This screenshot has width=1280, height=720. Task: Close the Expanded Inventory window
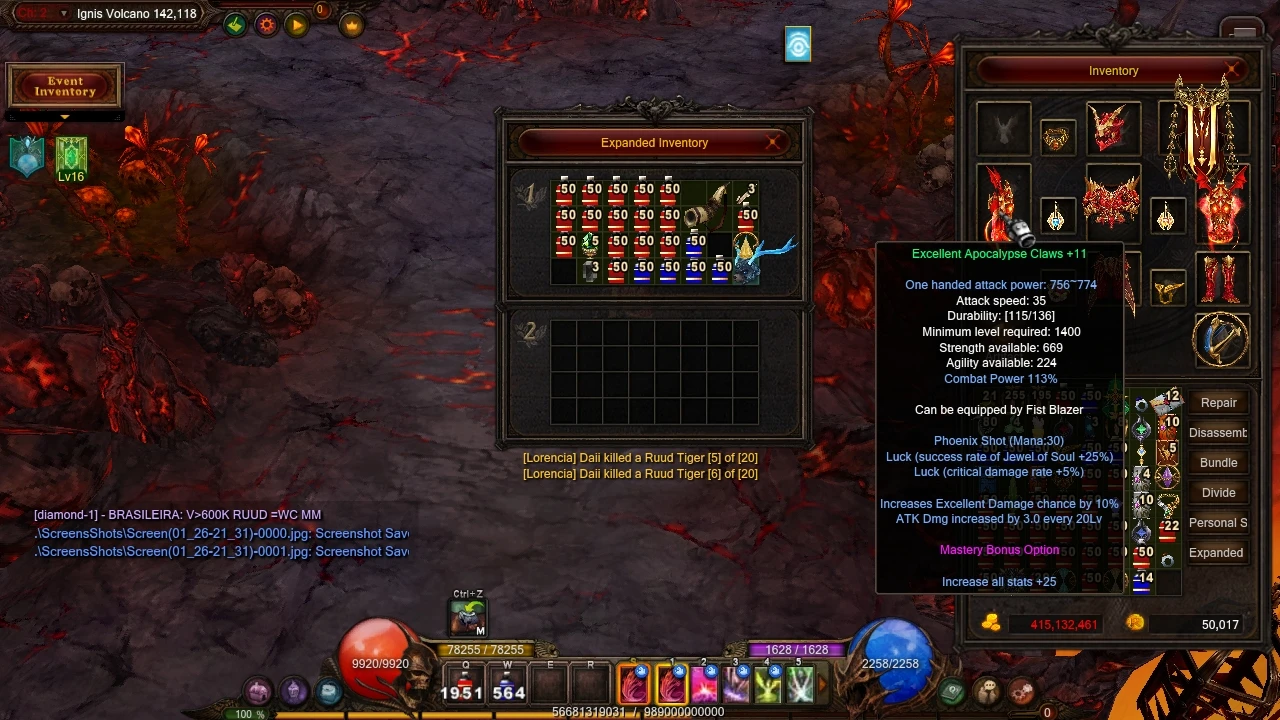[773, 143]
